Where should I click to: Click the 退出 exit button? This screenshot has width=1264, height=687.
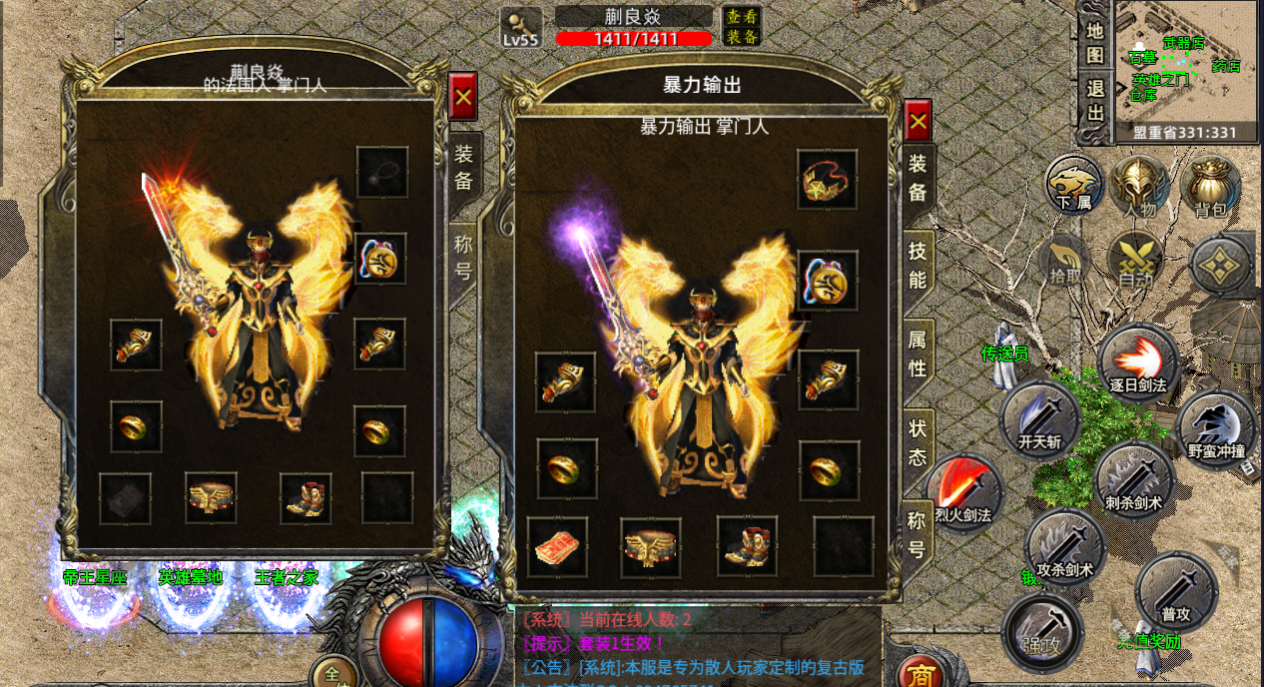1096,100
